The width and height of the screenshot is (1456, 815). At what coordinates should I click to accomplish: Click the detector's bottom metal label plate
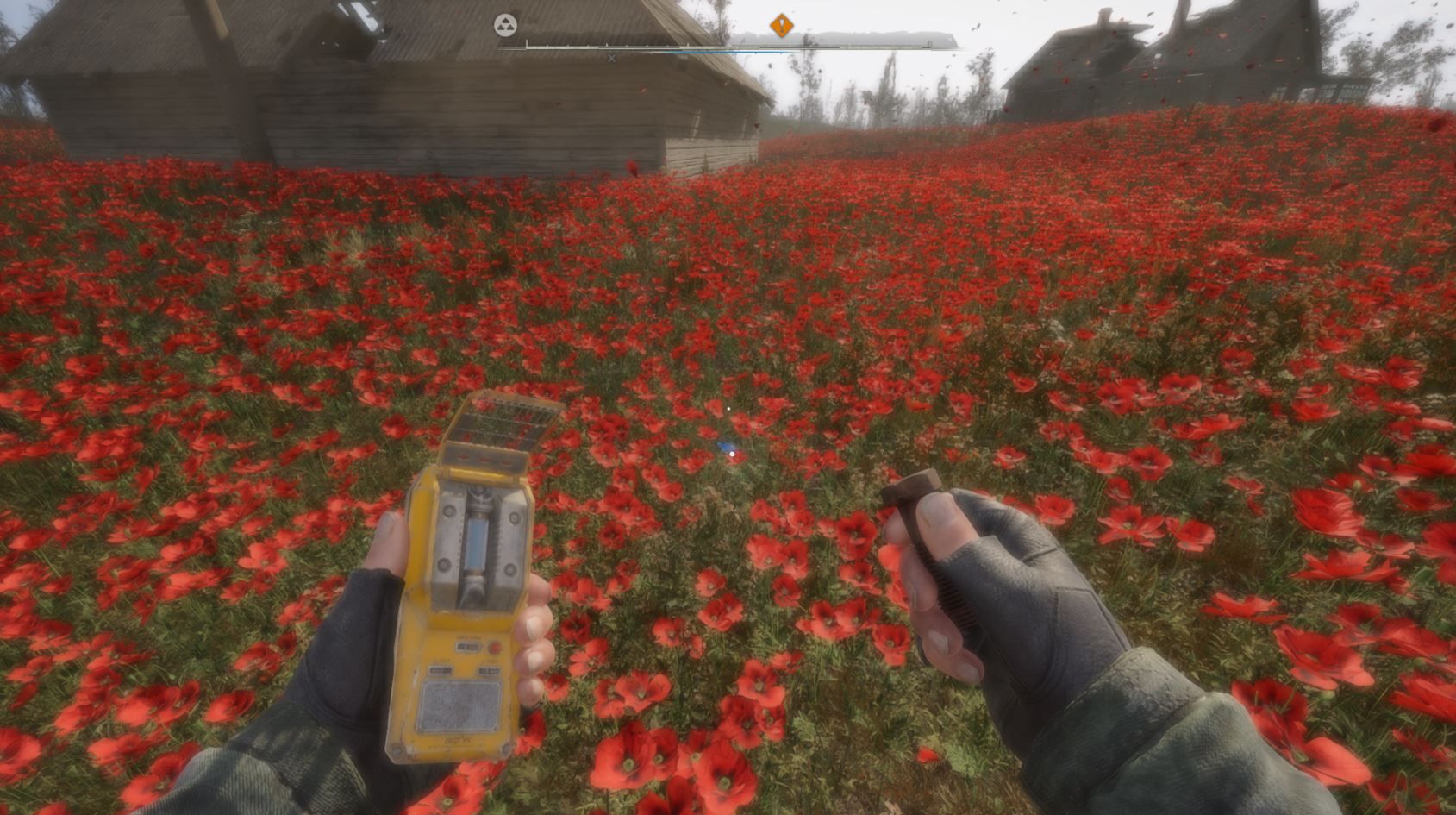(459, 707)
